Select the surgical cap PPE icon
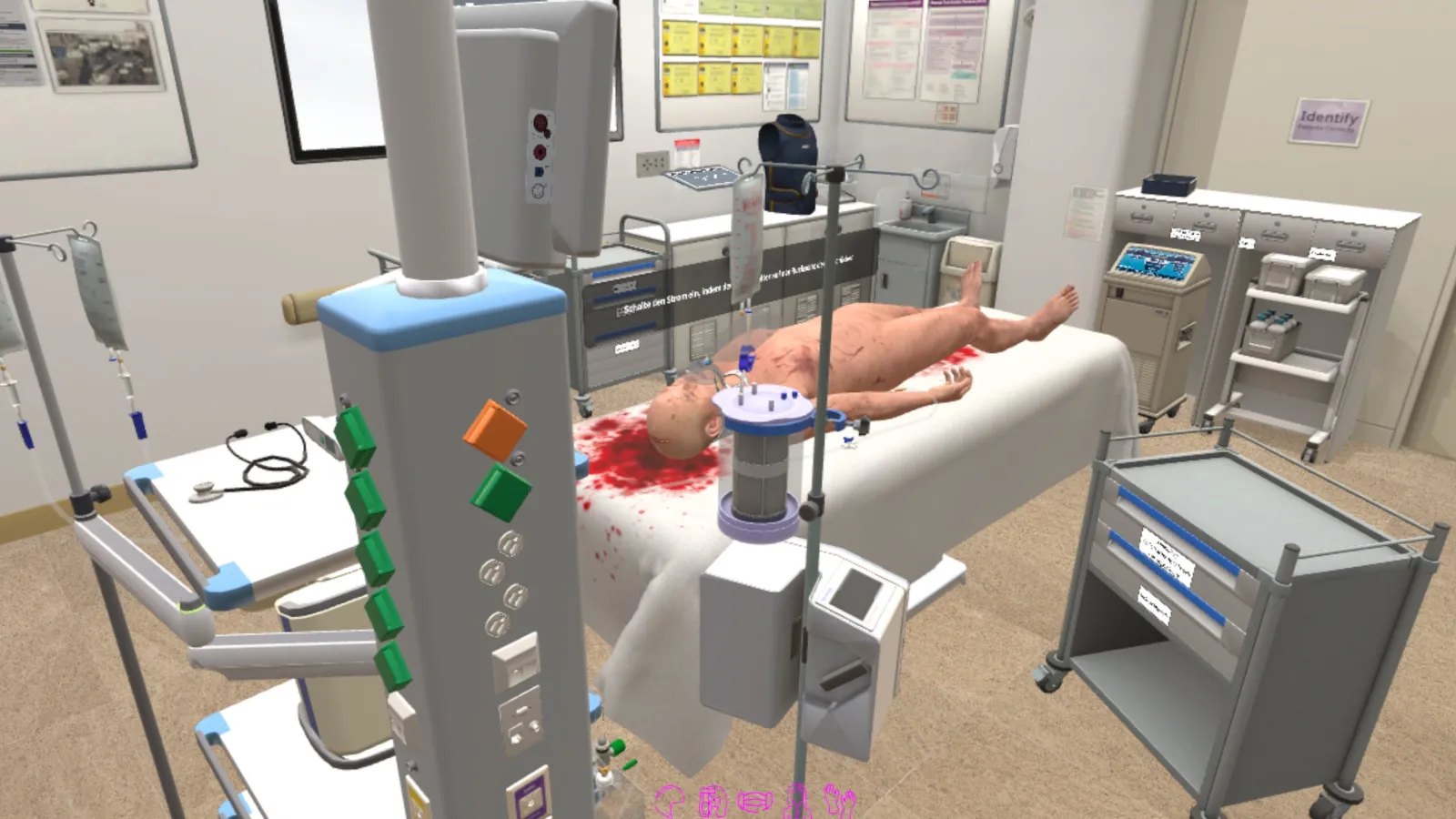The height and width of the screenshot is (819, 1456). [670, 800]
